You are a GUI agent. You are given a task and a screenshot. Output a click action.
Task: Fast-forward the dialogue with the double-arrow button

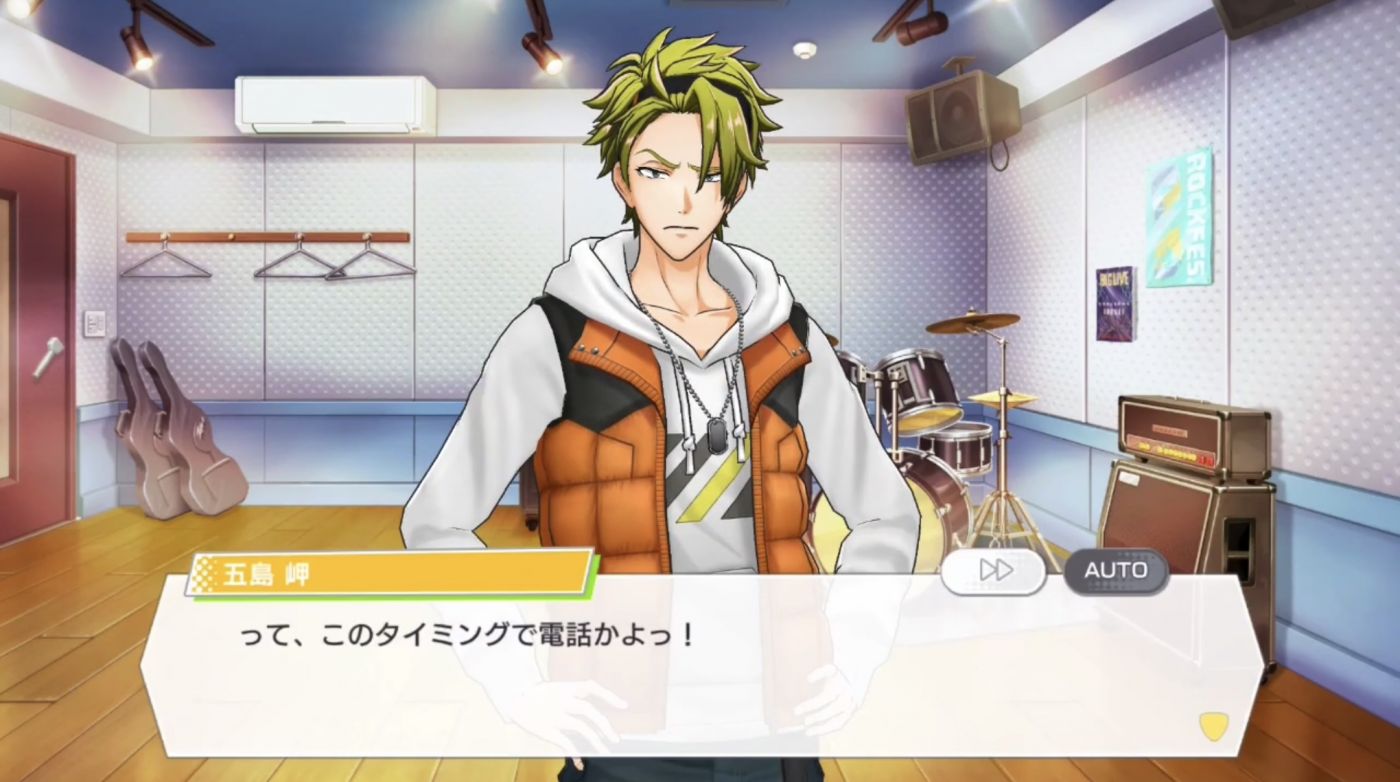[x=993, y=570]
